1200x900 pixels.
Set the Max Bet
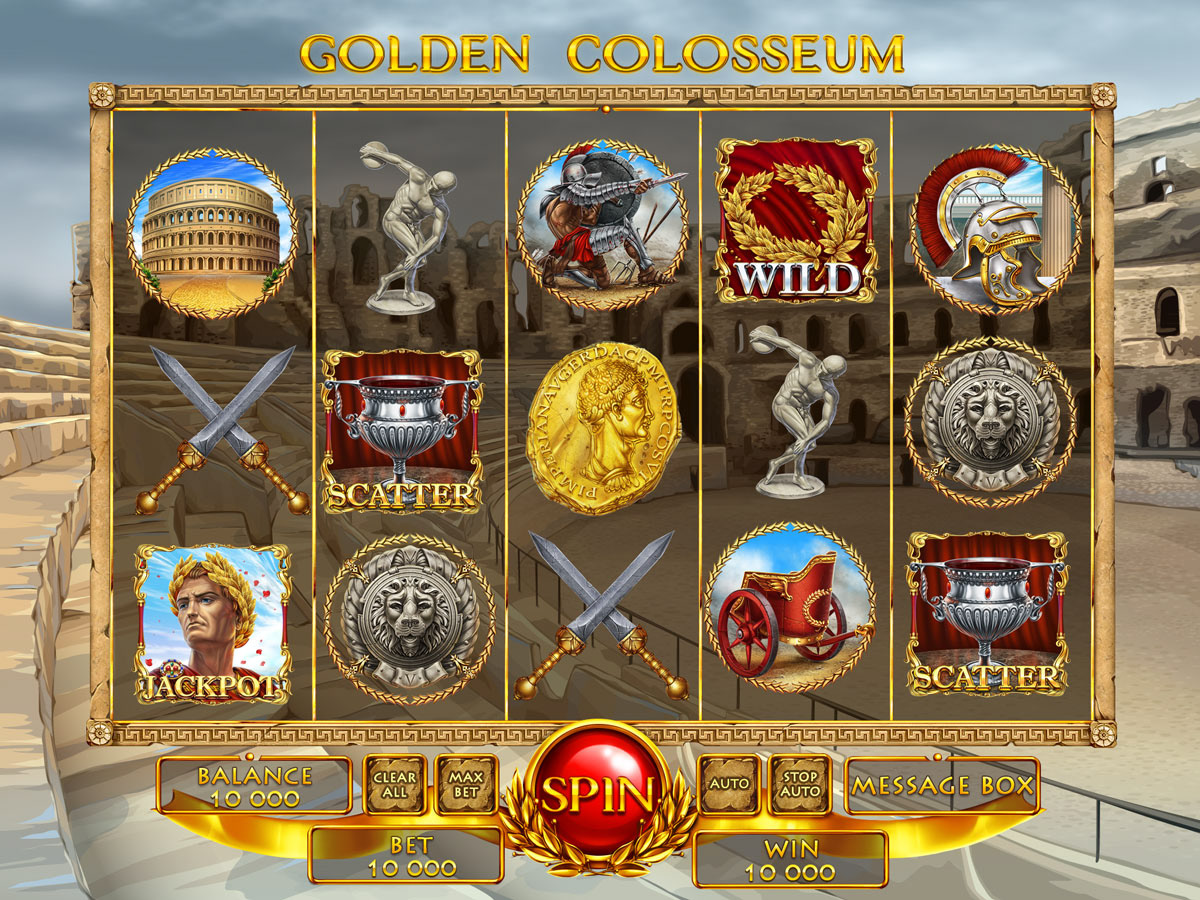coord(466,785)
